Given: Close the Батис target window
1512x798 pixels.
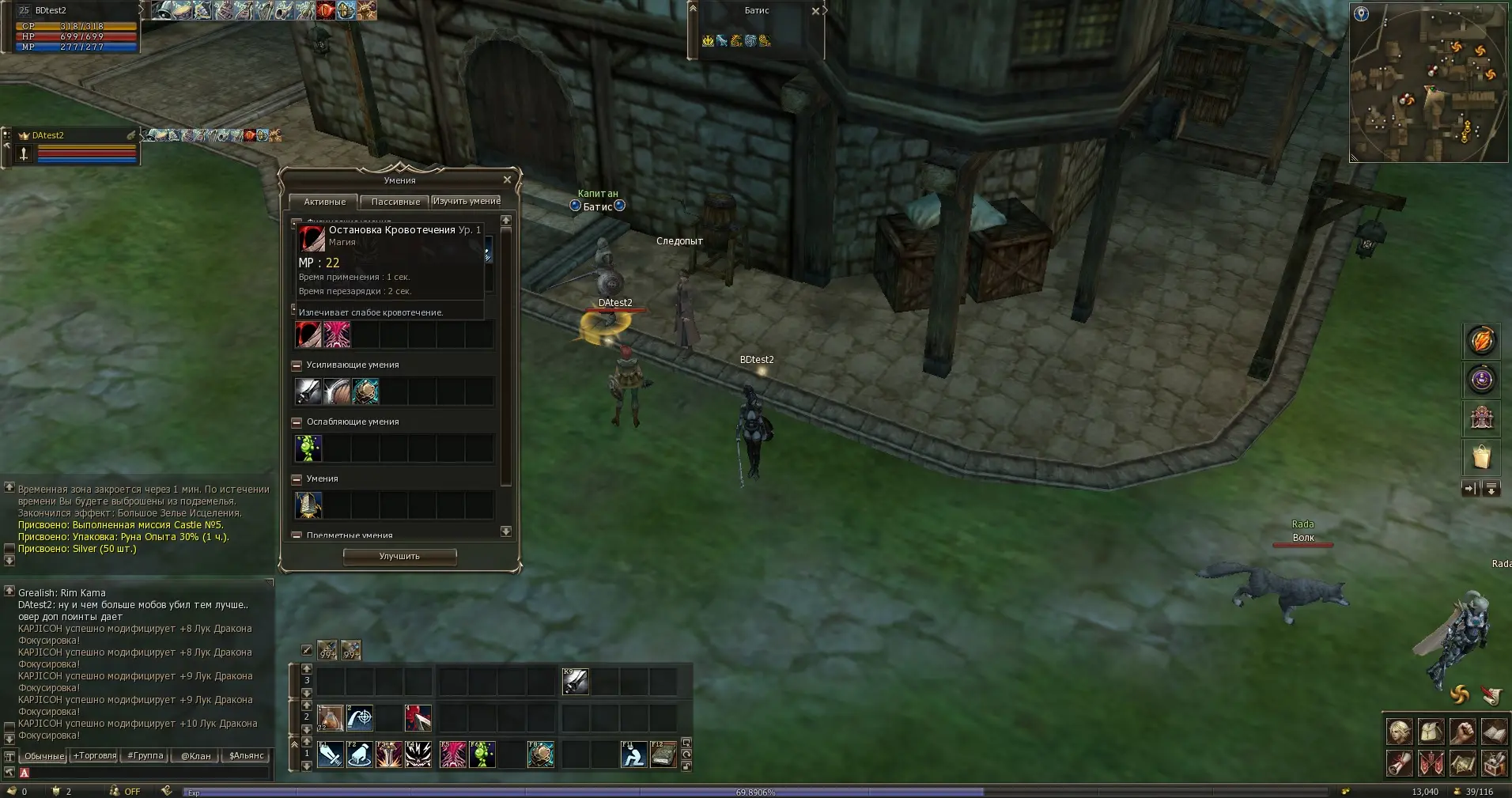Looking at the screenshot, I should 815,11.
